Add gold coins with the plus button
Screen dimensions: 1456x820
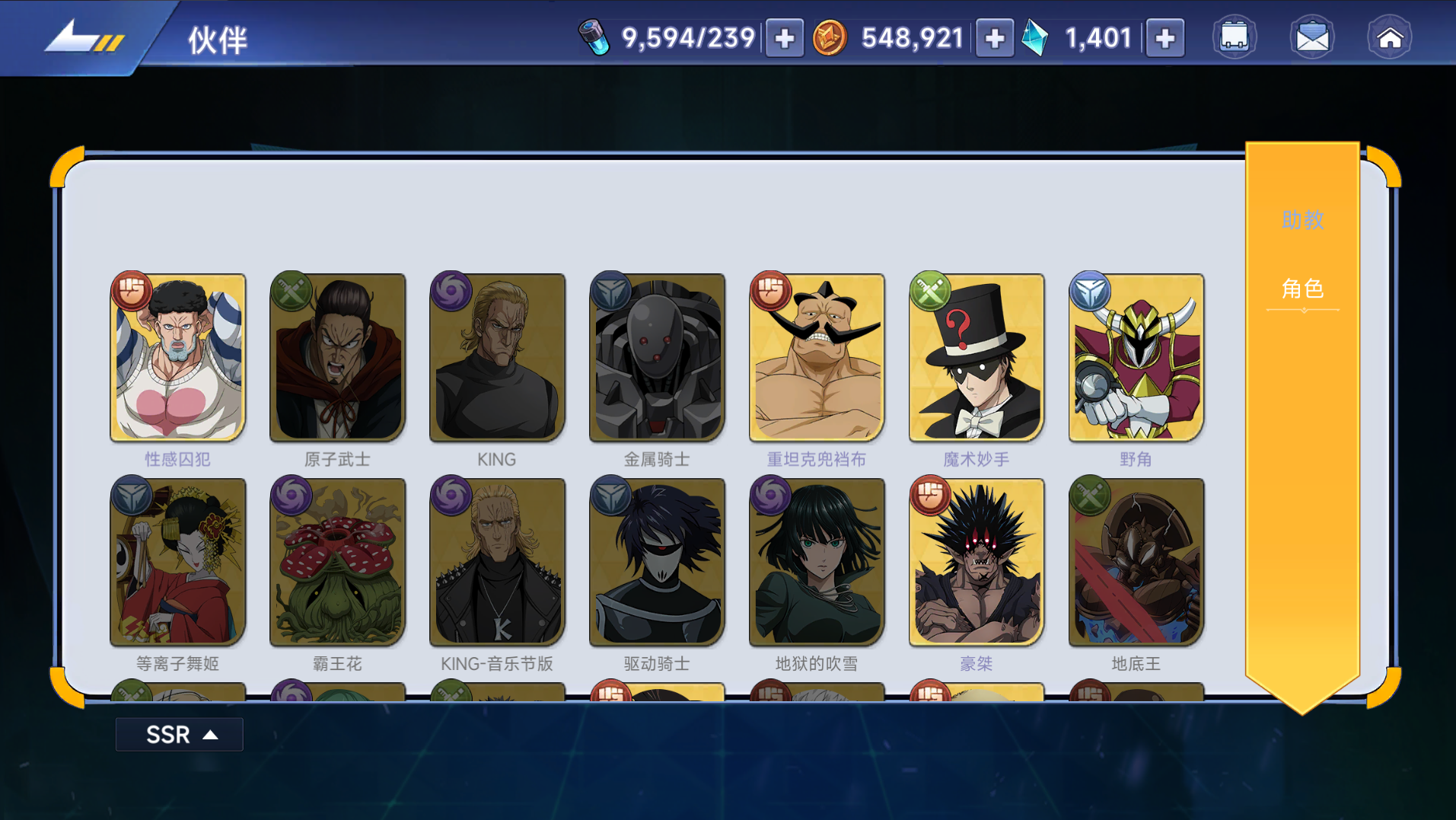994,38
